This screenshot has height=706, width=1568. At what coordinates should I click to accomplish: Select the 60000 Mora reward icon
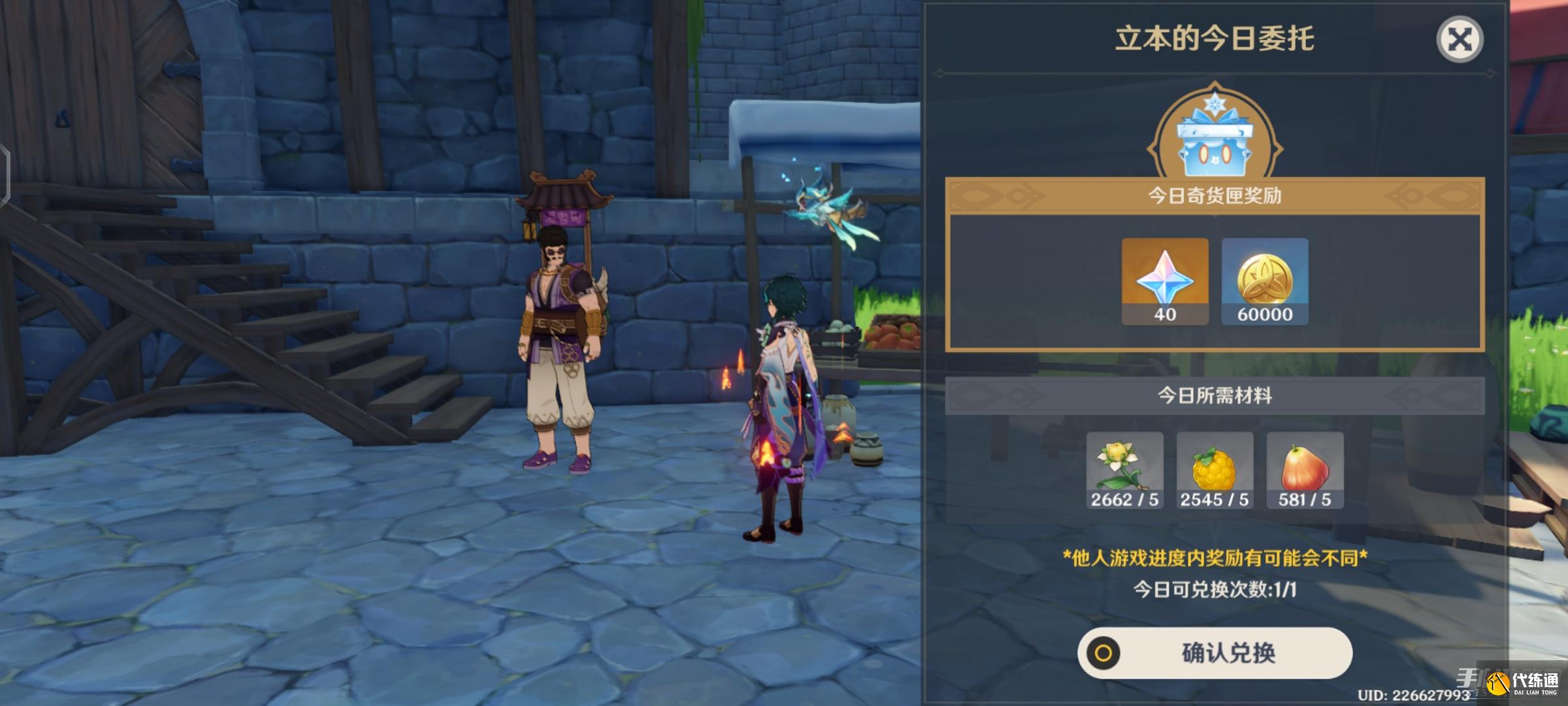click(x=1265, y=280)
